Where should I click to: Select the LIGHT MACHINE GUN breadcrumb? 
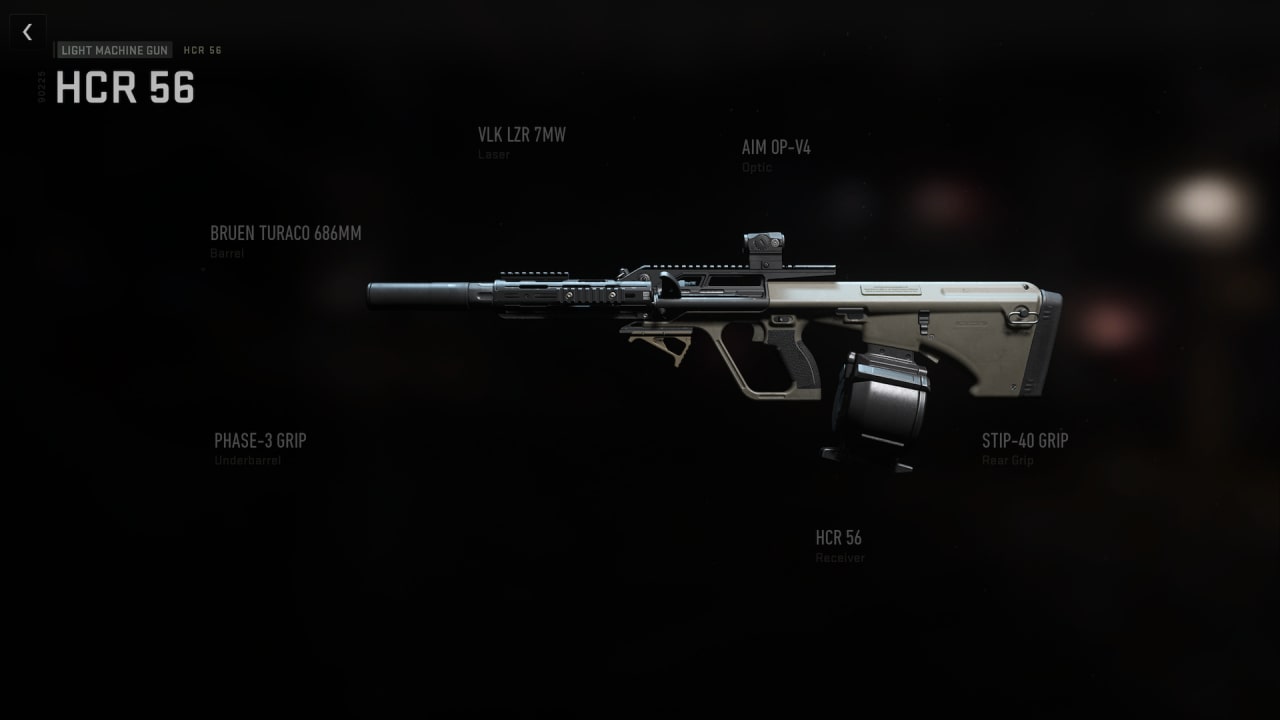(114, 49)
